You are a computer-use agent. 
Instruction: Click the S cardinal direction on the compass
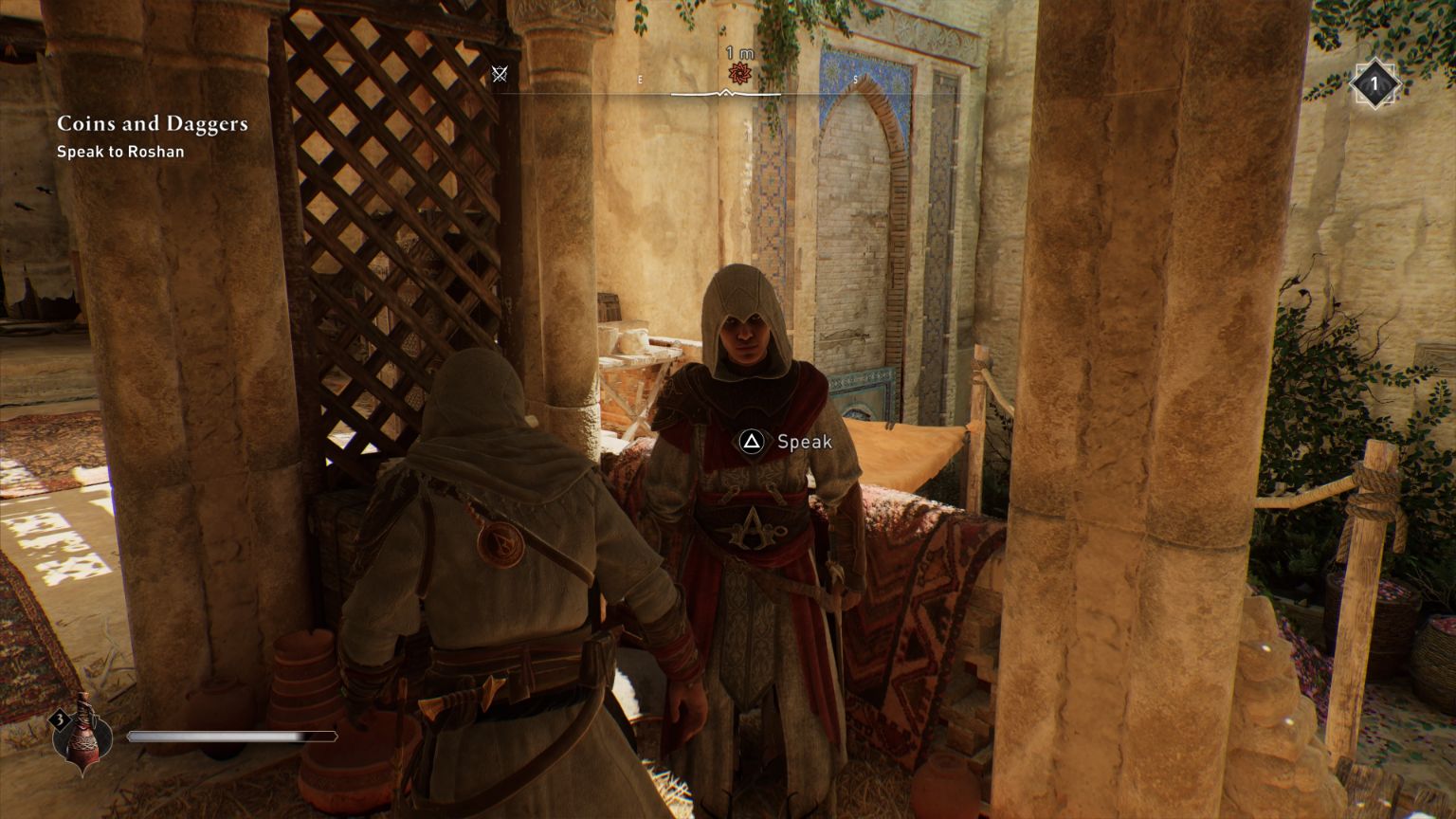(x=854, y=81)
